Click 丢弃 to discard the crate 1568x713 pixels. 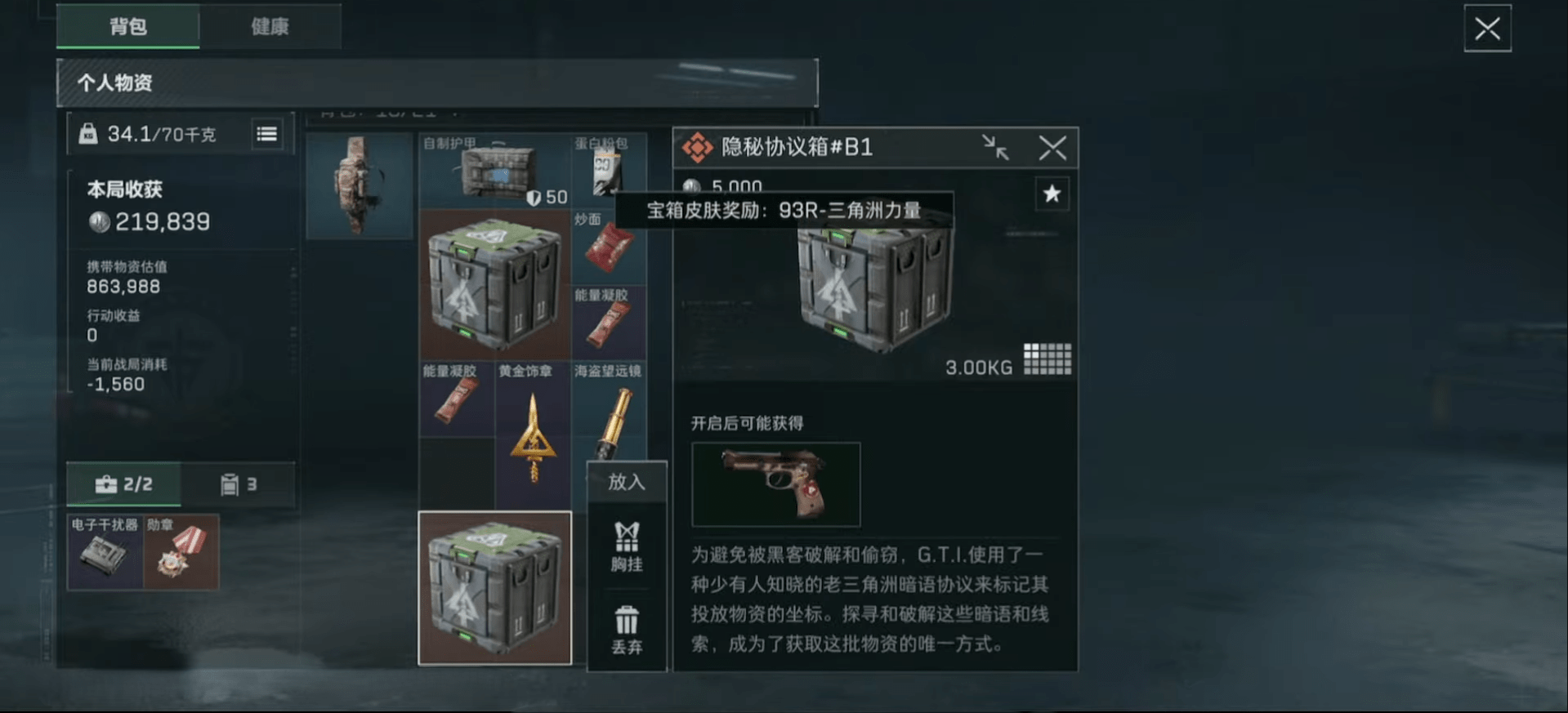626,633
